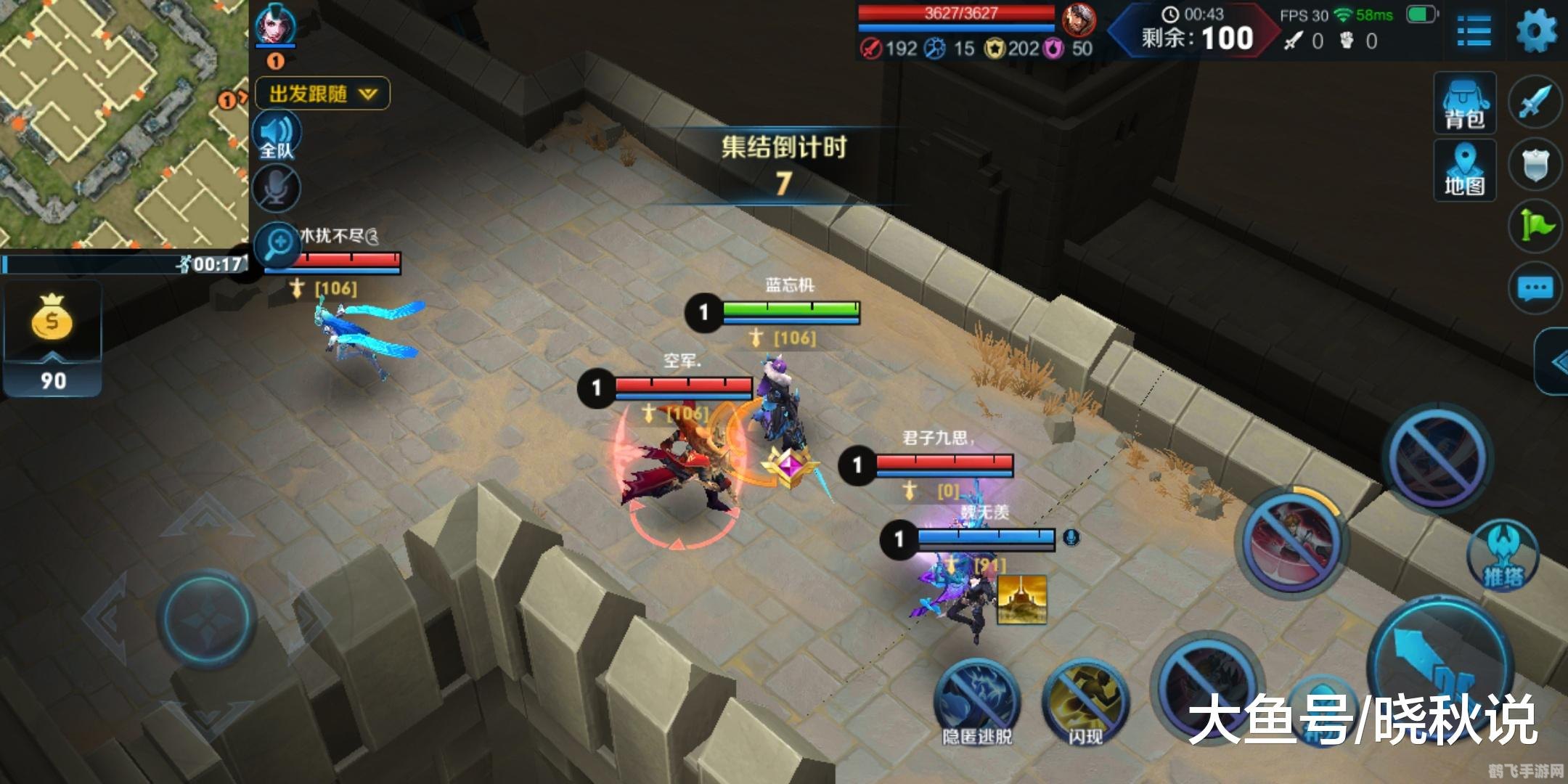Image resolution: width=1568 pixels, height=784 pixels.
Task: Toggle the 全队 team voice speaker
Action: click(277, 136)
